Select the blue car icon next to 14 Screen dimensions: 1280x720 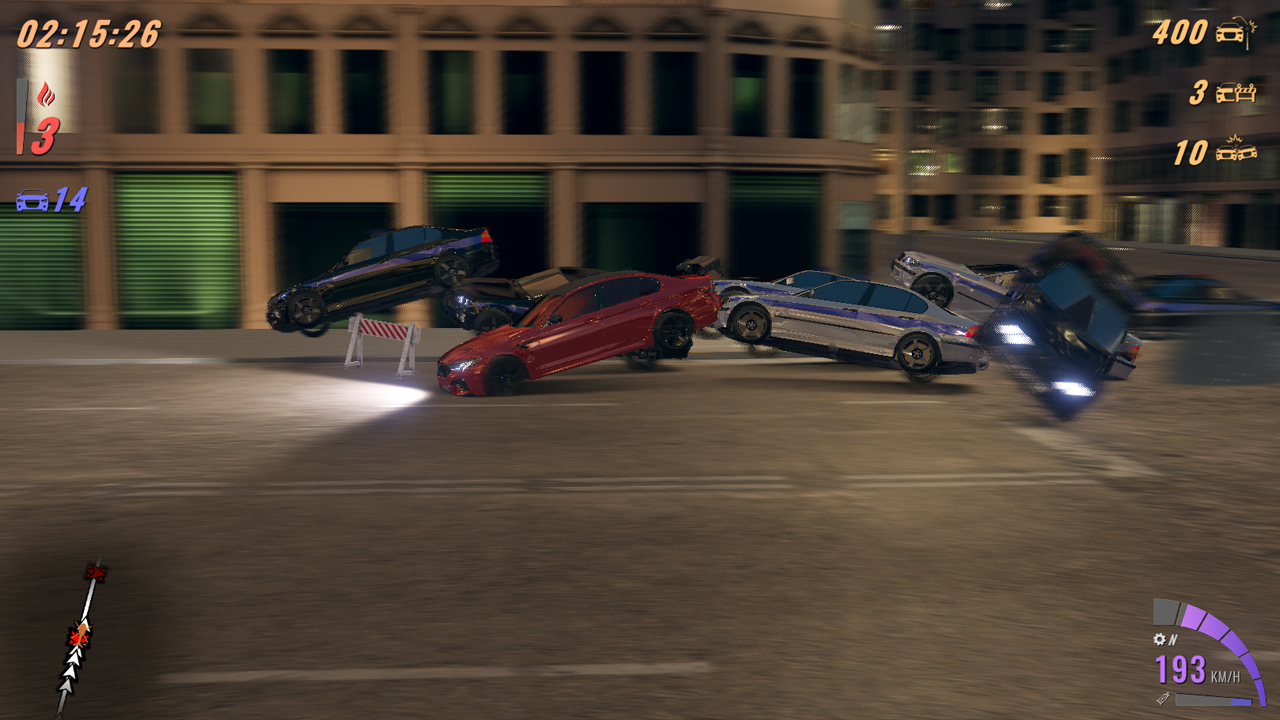pos(30,200)
